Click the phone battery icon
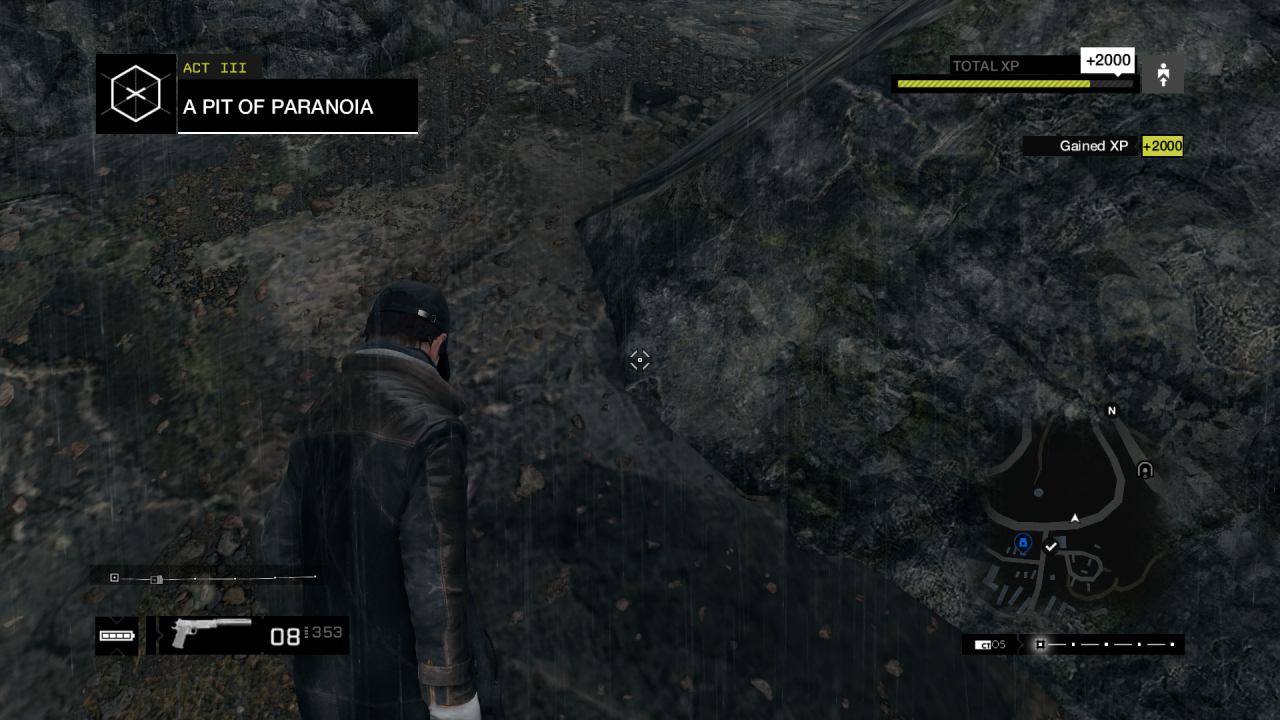The height and width of the screenshot is (720, 1280). (x=116, y=635)
